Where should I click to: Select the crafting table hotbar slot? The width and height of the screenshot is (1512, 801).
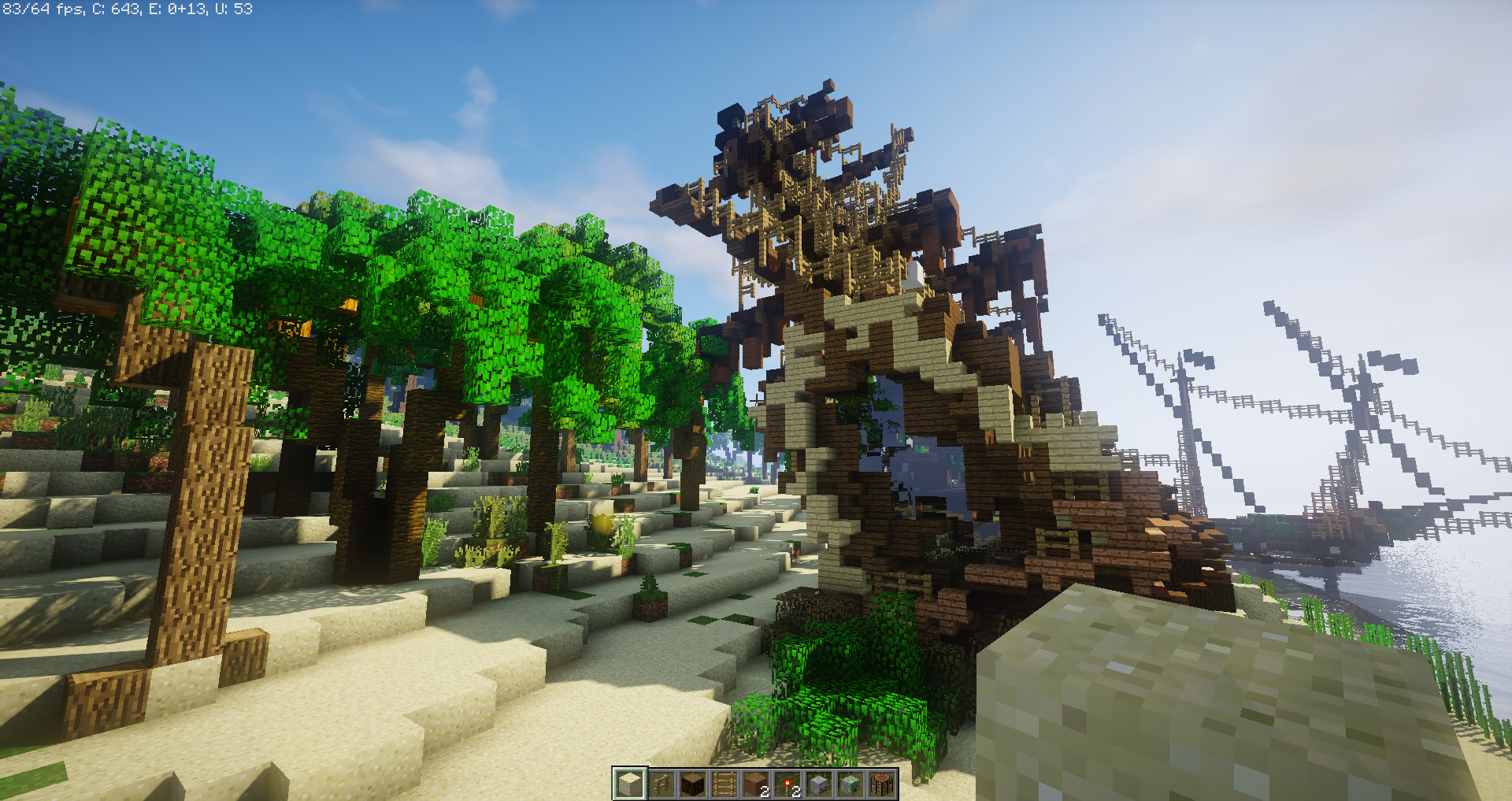point(882,784)
